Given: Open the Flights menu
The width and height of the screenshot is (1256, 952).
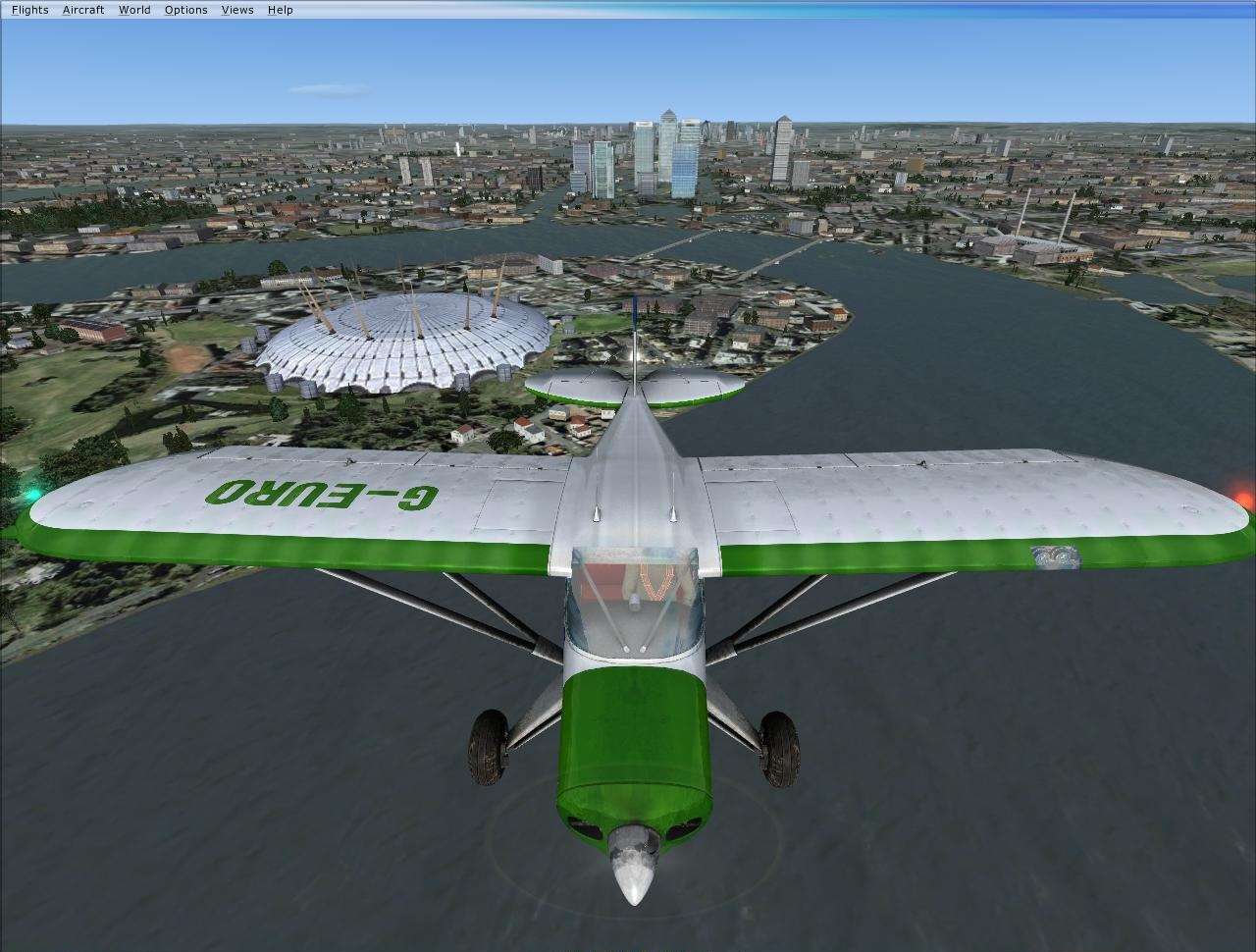Looking at the screenshot, I should point(28,9).
